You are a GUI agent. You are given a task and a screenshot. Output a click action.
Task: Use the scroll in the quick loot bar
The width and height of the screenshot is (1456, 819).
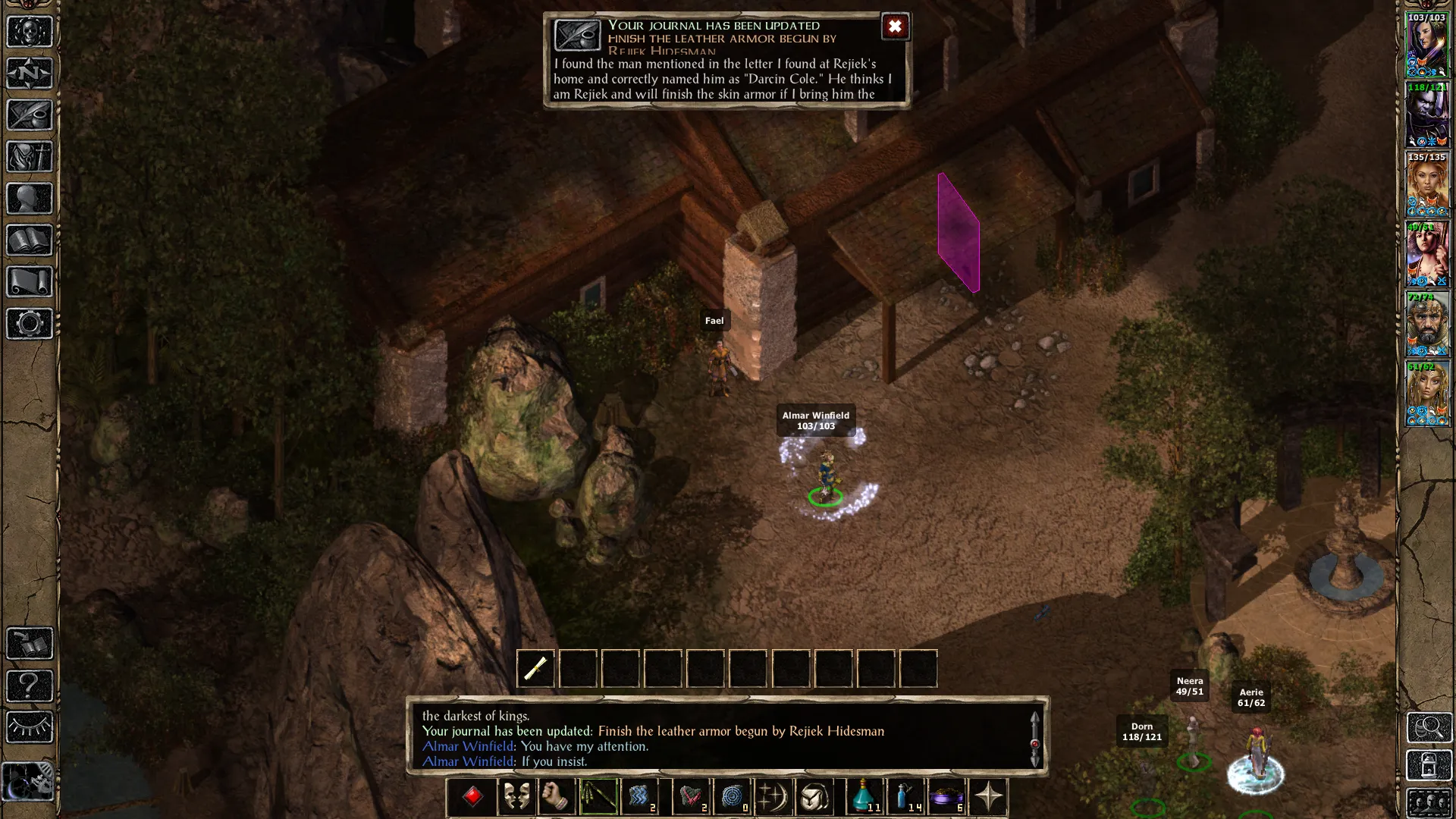click(535, 668)
